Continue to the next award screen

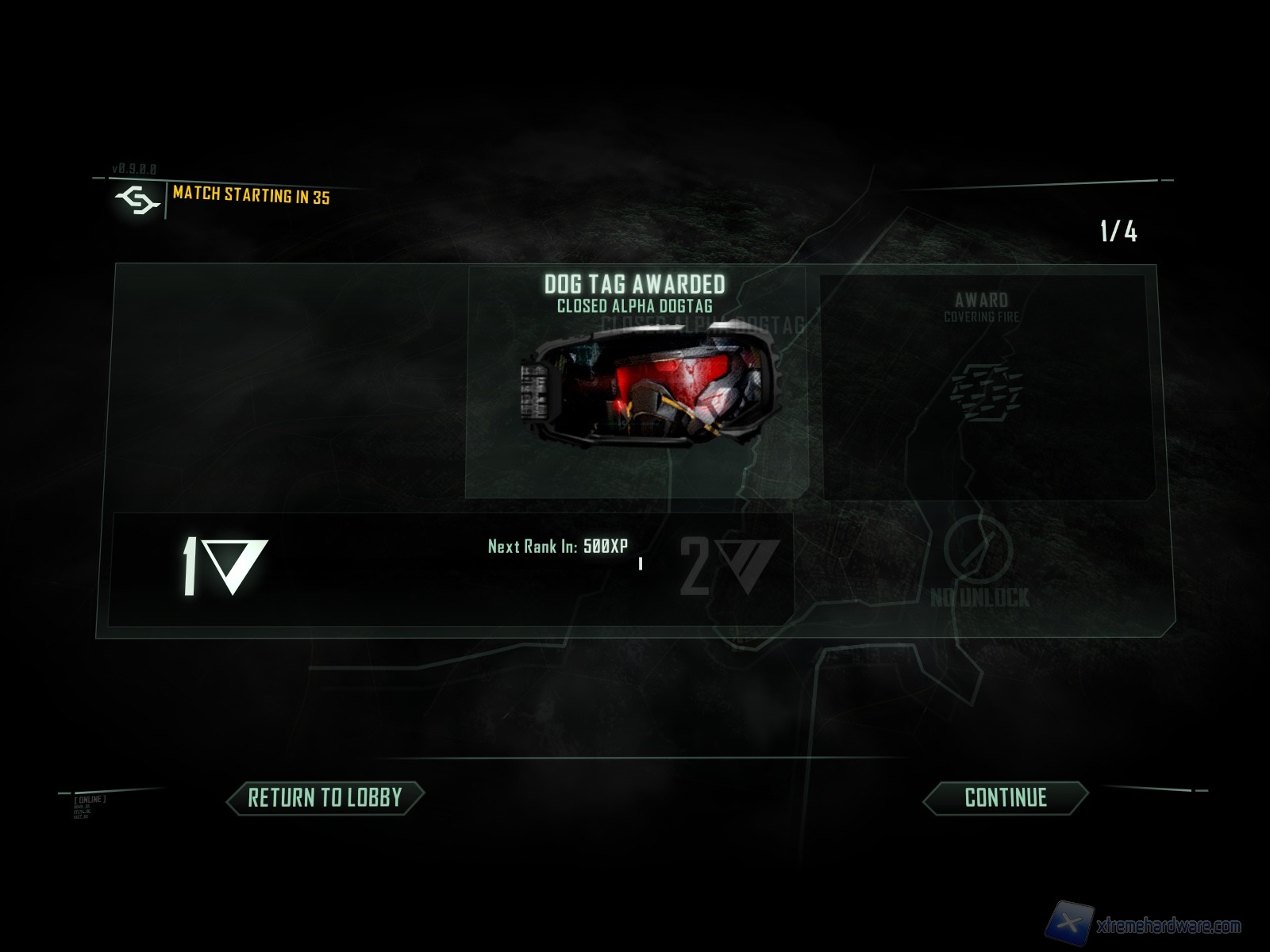pyautogui.click(x=1005, y=798)
